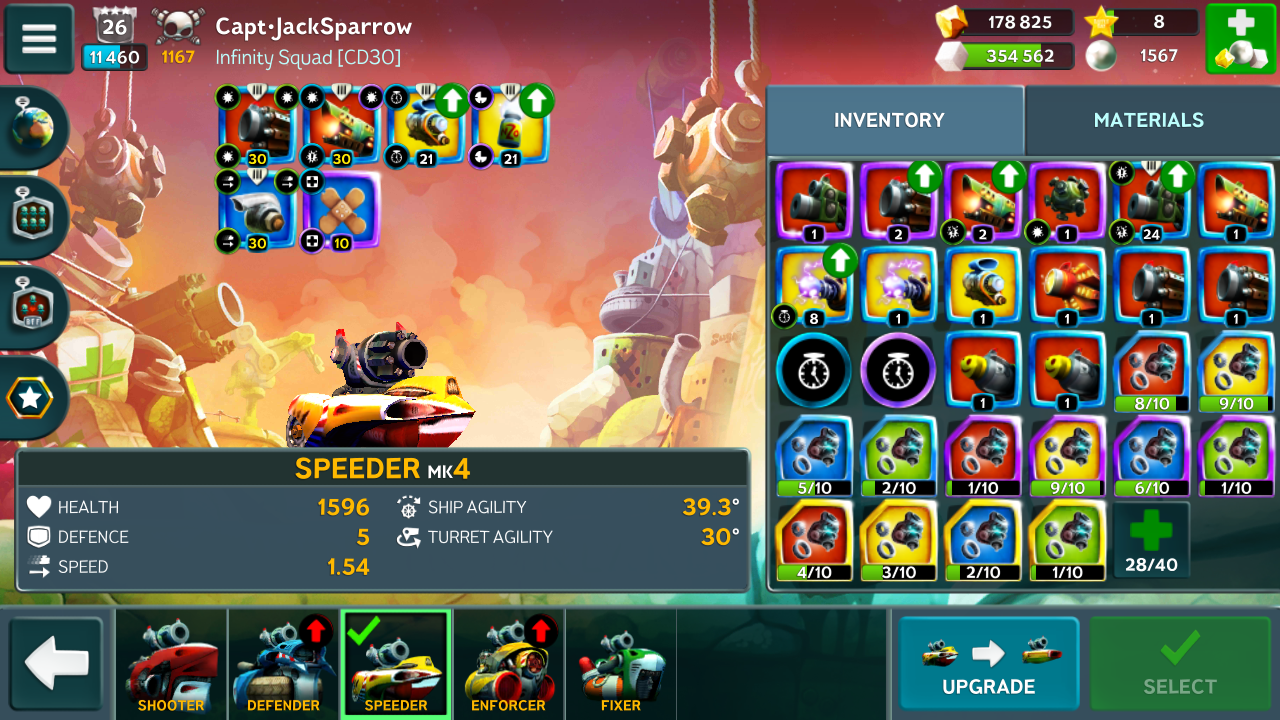Expand inventory slots at the 28/40 plus
Image resolution: width=1280 pixels, height=720 pixels.
point(1151,540)
